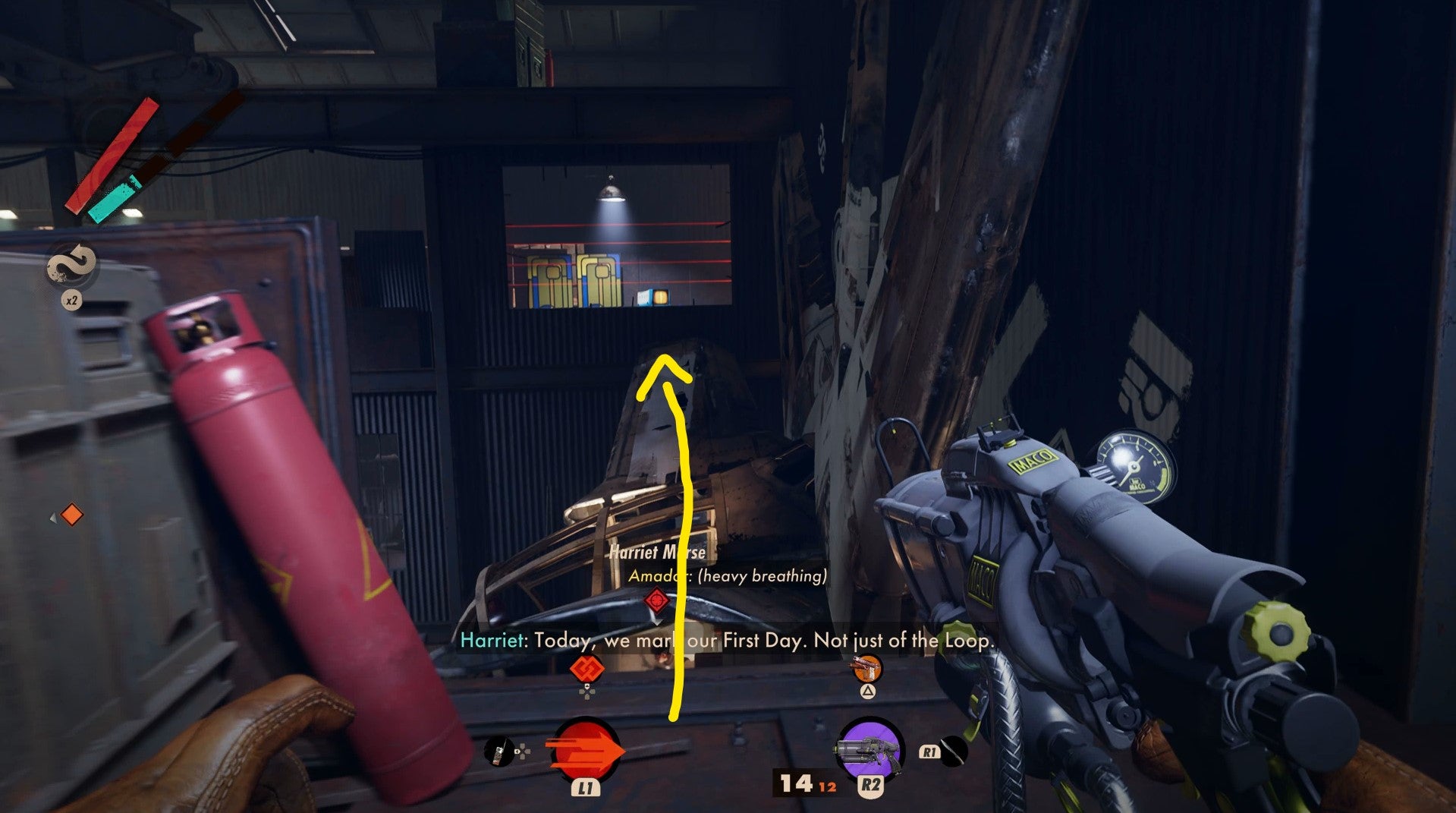Click the red diamond gear icon above the subtitles
Screen dimensions: 1456x813
(x=586, y=669)
